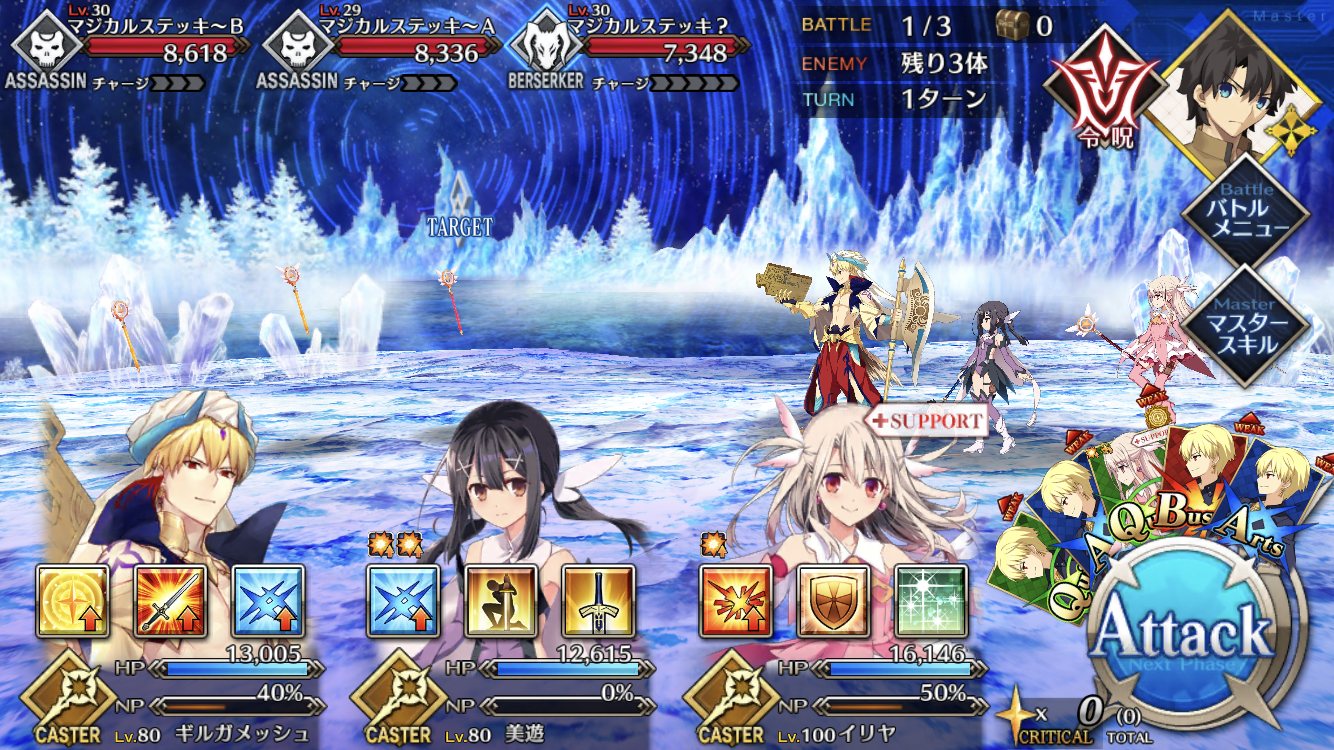This screenshot has height=750, width=1334.
Task: Use Gilgamesh's golden star-burst first skill
Action: [73, 601]
